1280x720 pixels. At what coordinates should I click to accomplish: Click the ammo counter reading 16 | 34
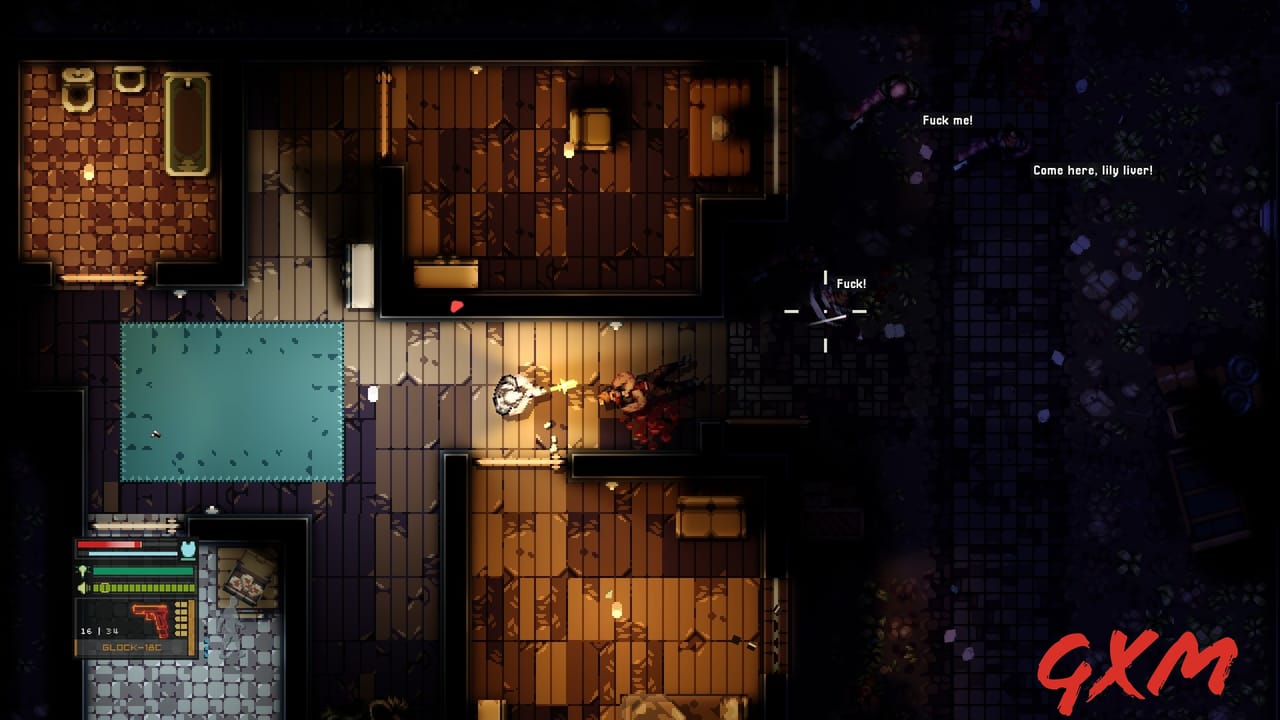[99, 630]
